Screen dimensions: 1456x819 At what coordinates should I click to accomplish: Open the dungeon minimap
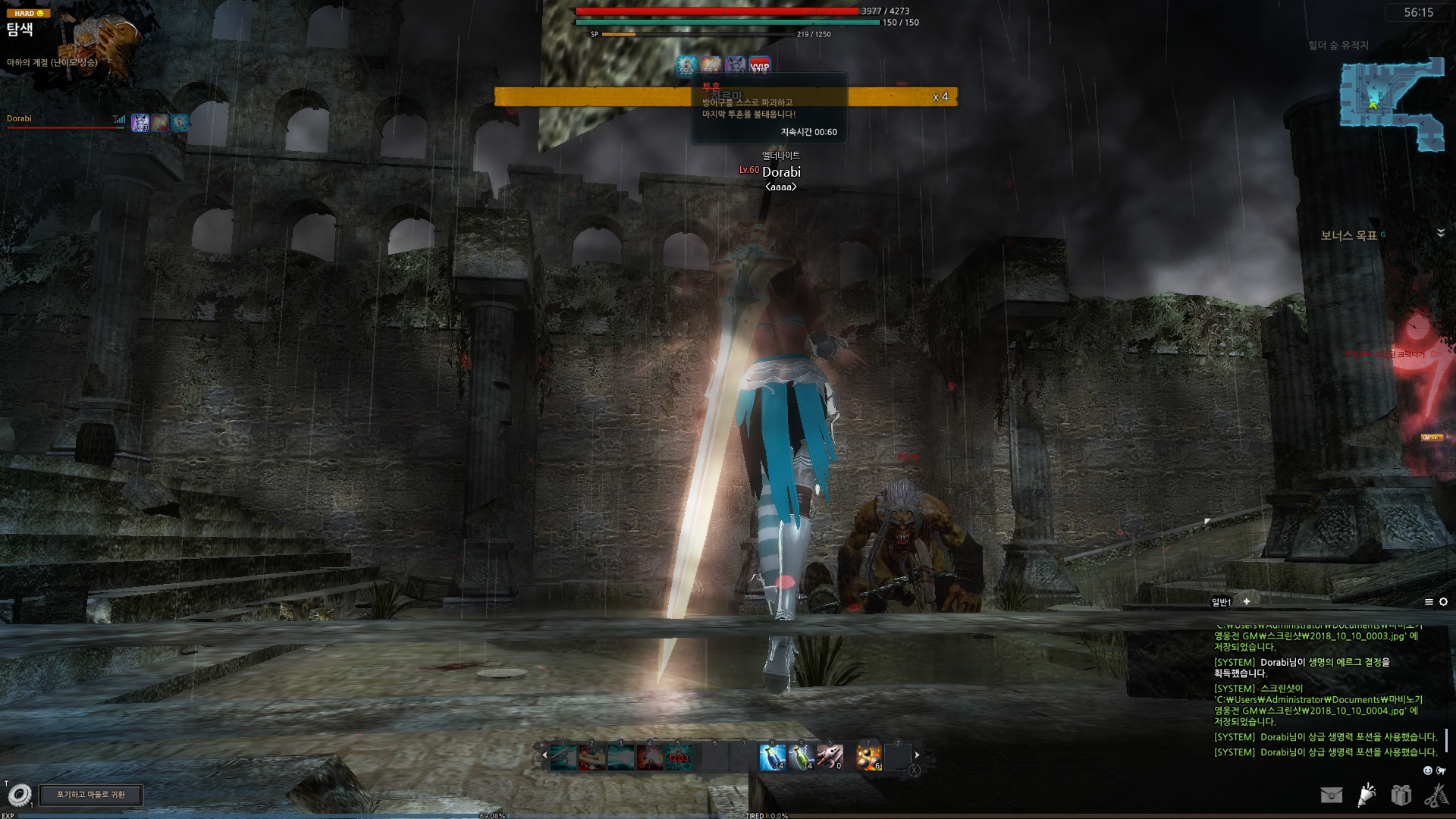click(x=1392, y=104)
